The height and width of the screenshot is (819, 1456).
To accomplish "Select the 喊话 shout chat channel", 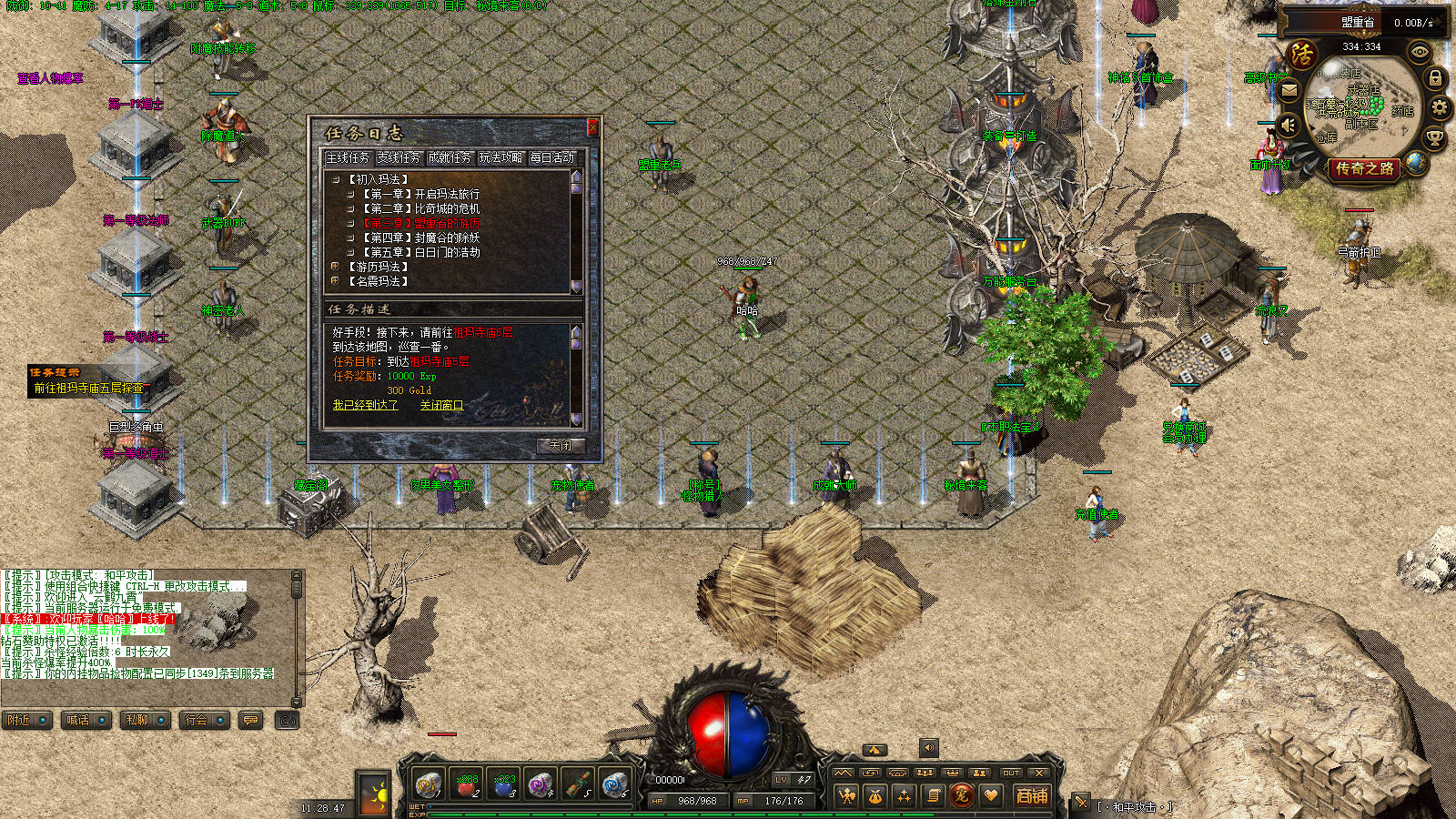I will pyautogui.click(x=78, y=720).
